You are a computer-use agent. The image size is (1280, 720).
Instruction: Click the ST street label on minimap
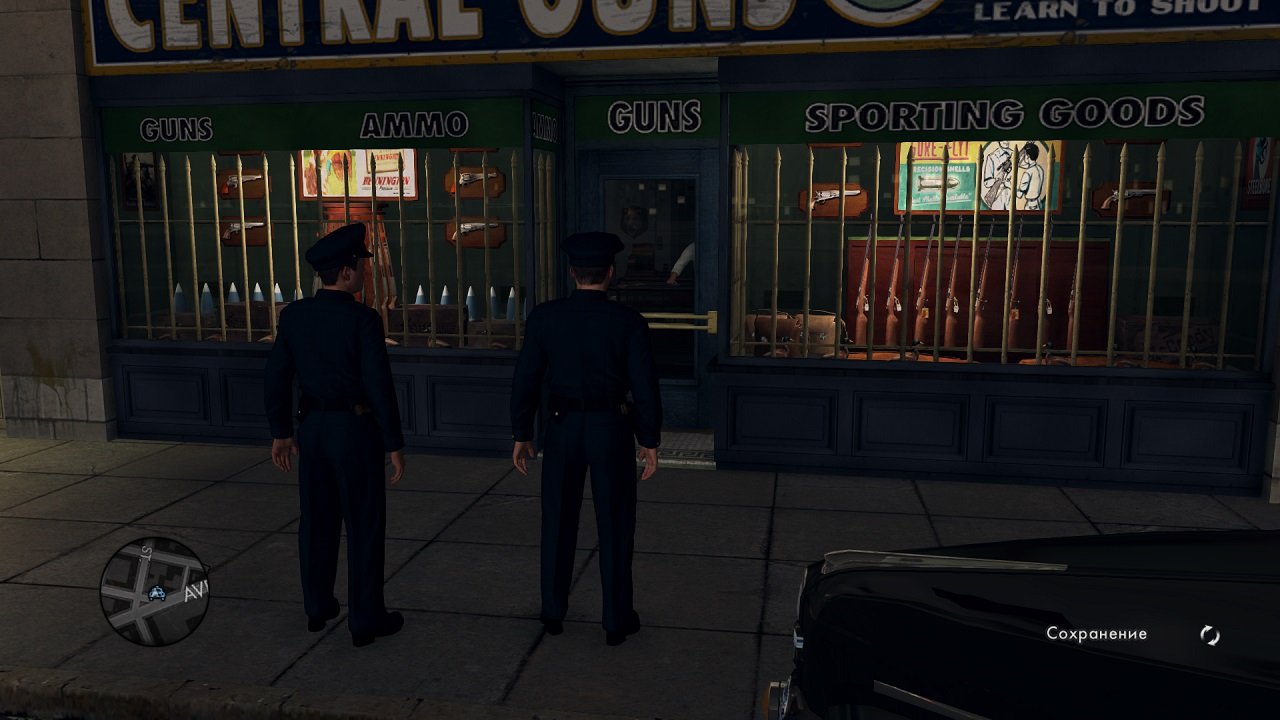pos(146,552)
